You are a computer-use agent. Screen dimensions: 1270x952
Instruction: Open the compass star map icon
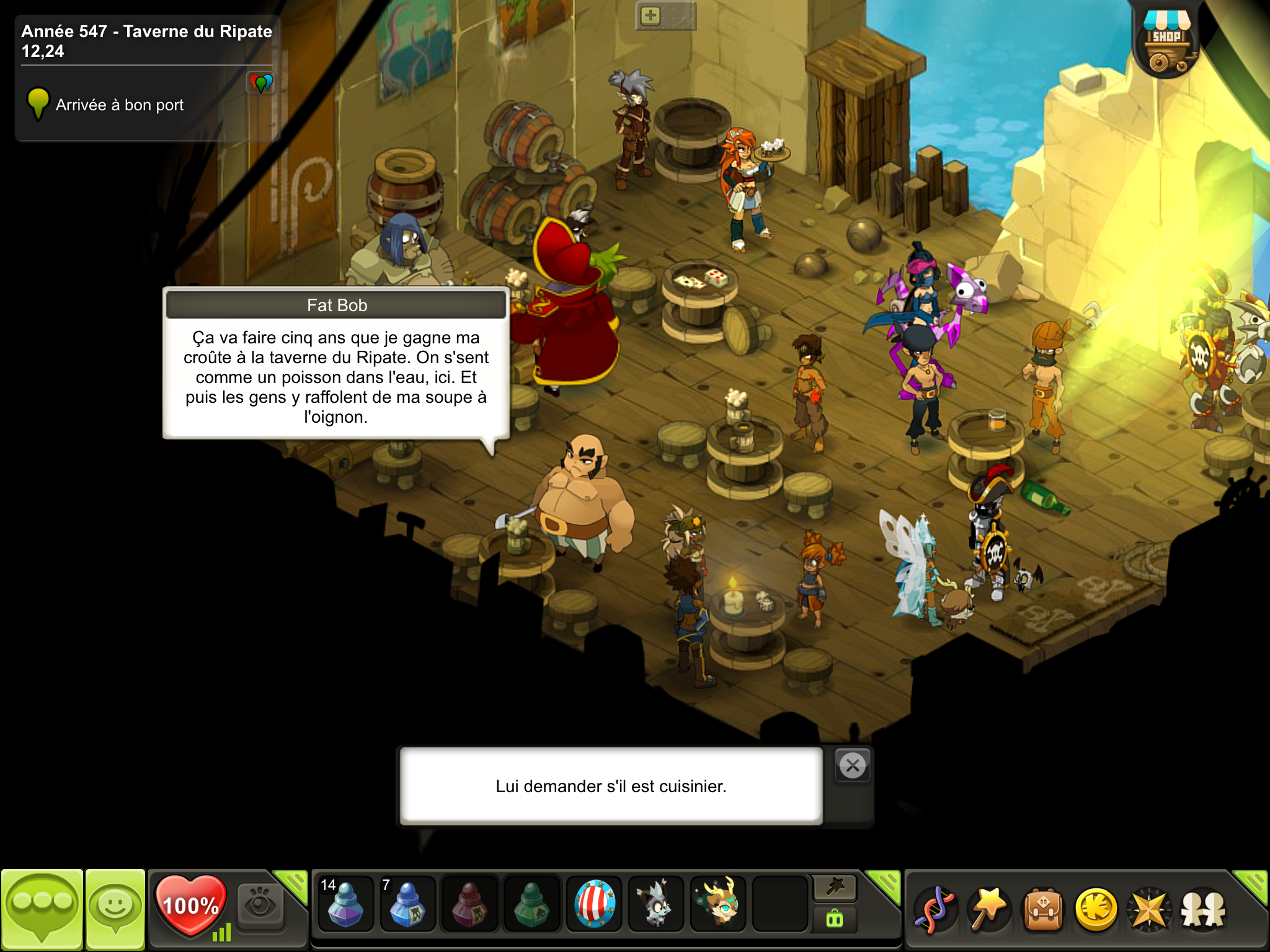point(1149,910)
